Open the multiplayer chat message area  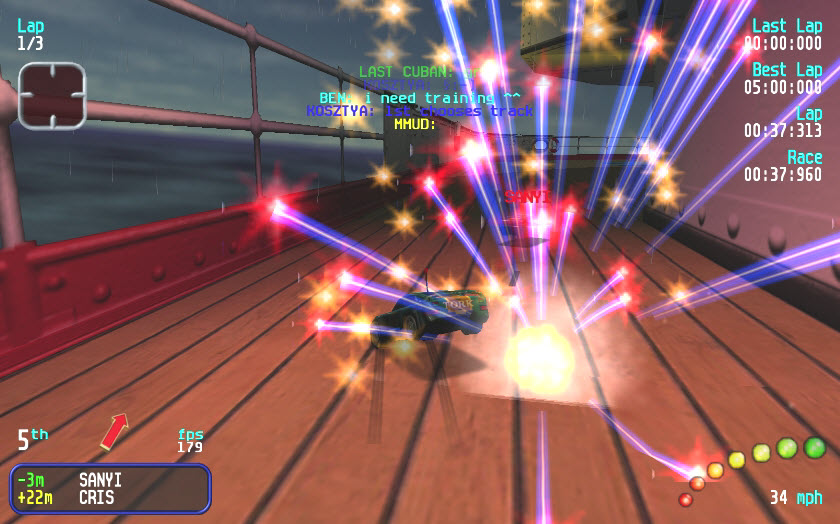(420, 98)
